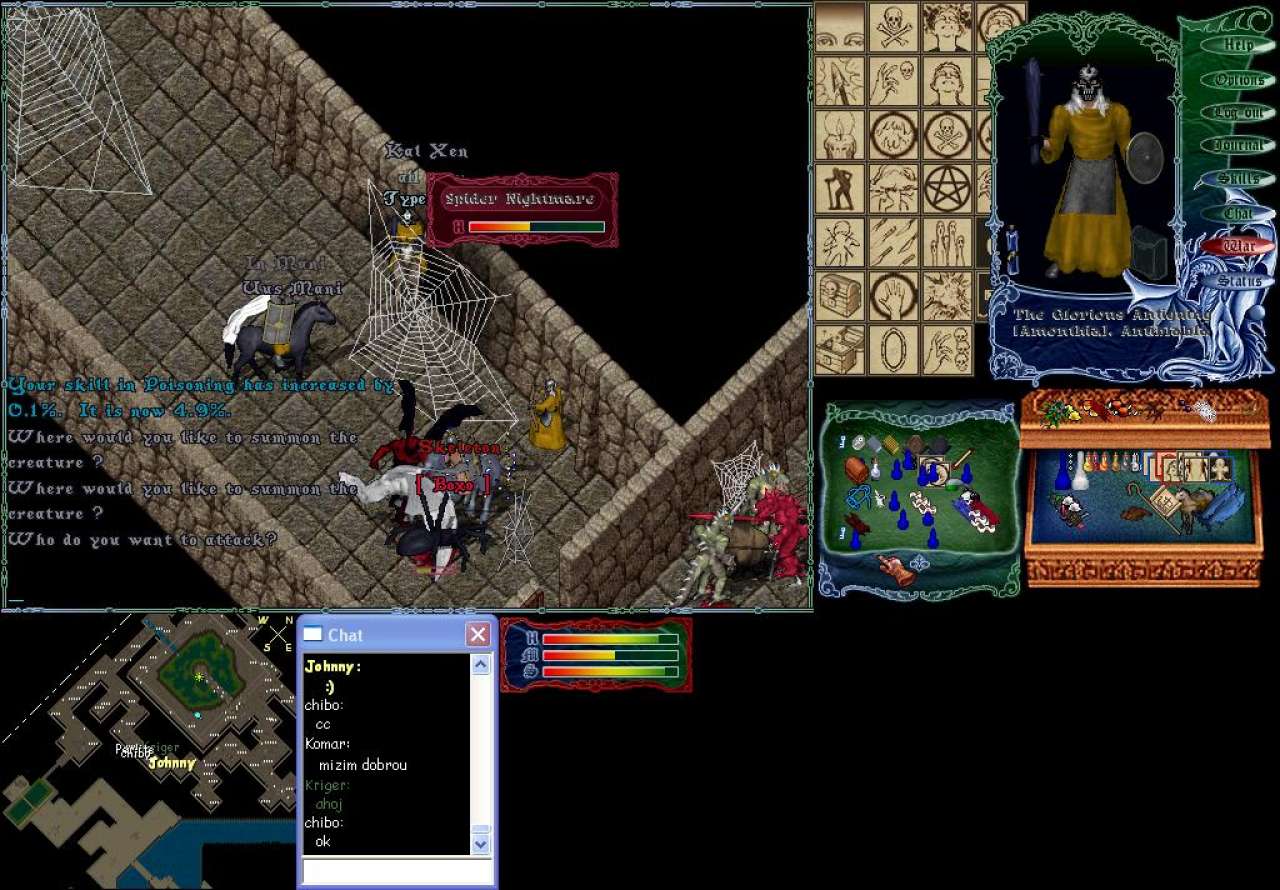The image size is (1280, 890).
Task: Cast the burning candle head spell
Action: click(840, 134)
